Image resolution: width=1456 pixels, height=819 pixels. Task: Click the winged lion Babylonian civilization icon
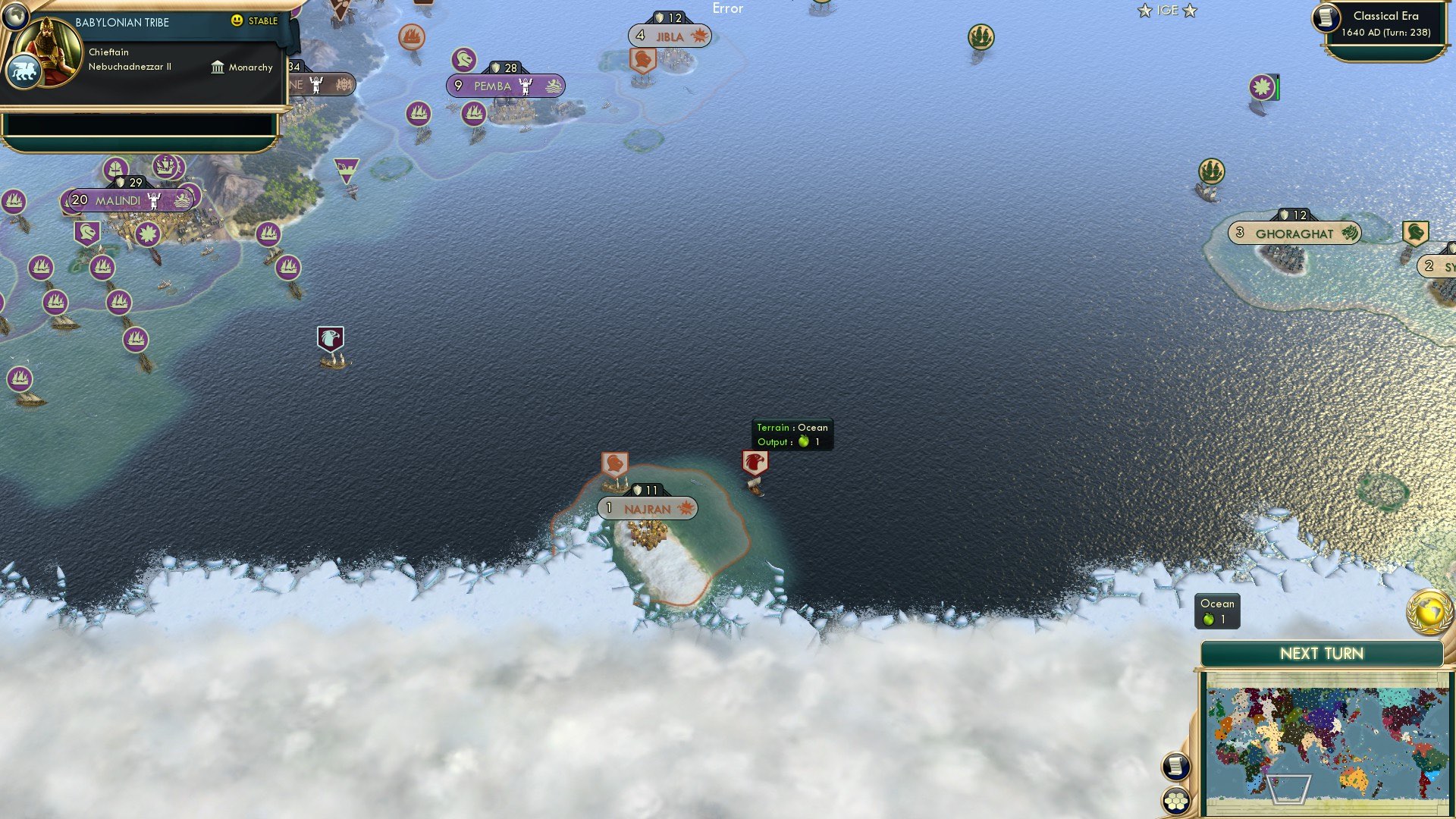pos(24,70)
